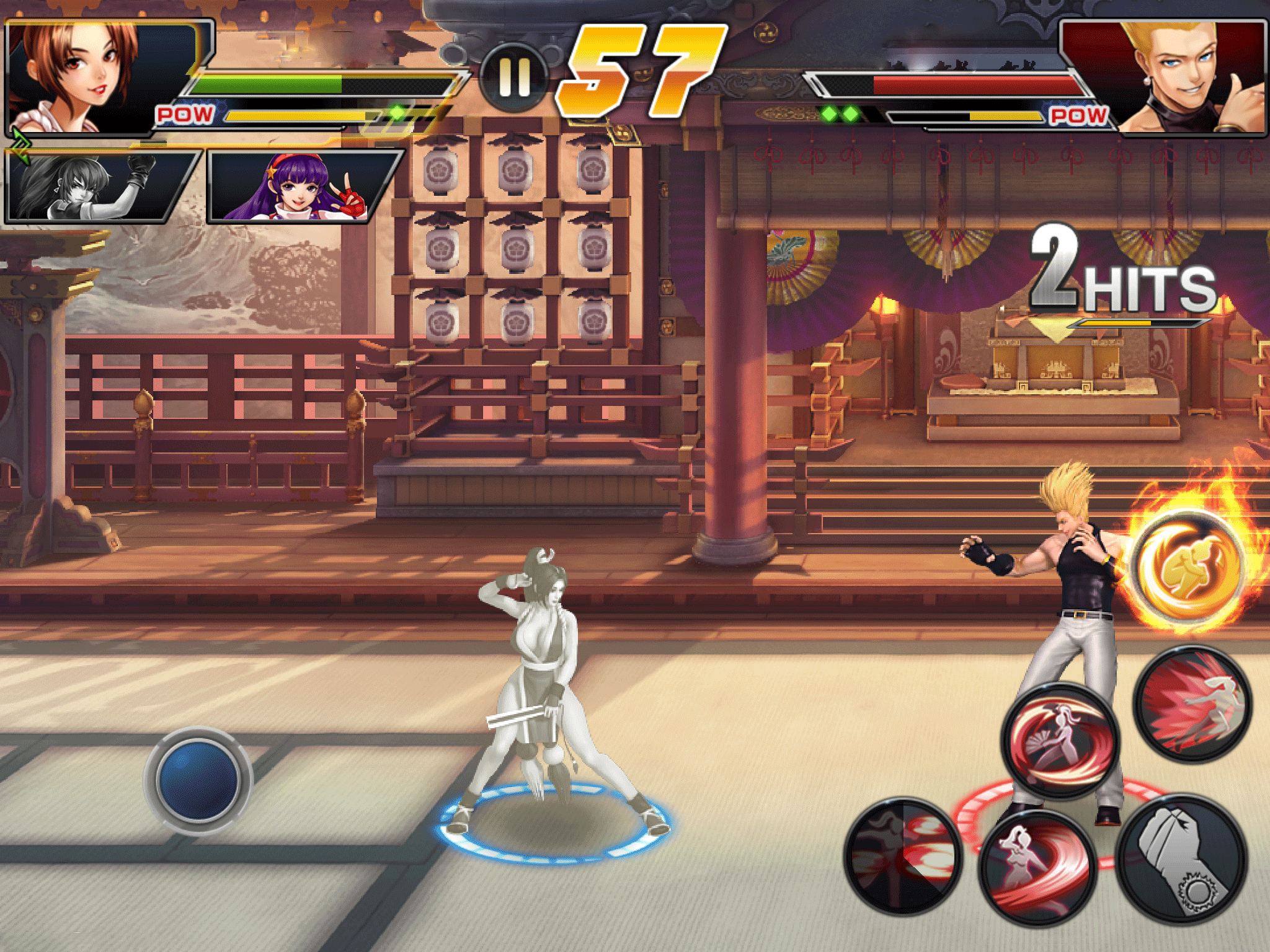Pause the fight with the pause button
Screen dimensions: 1270x952
514,78
